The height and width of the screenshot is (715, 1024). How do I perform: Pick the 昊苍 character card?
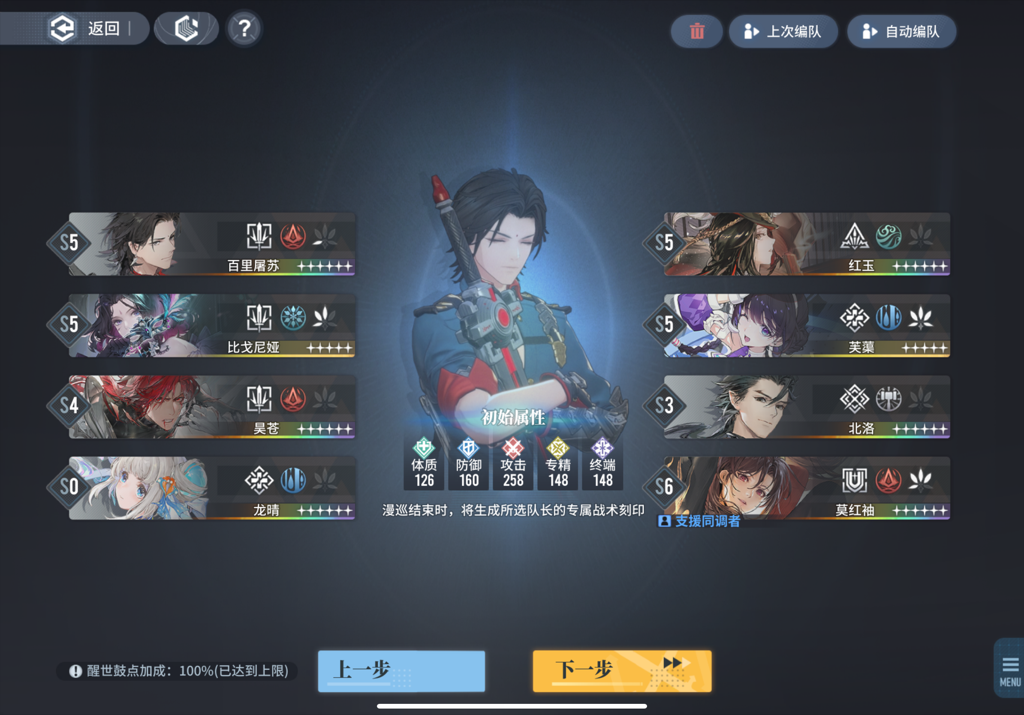[x=212, y=407]
